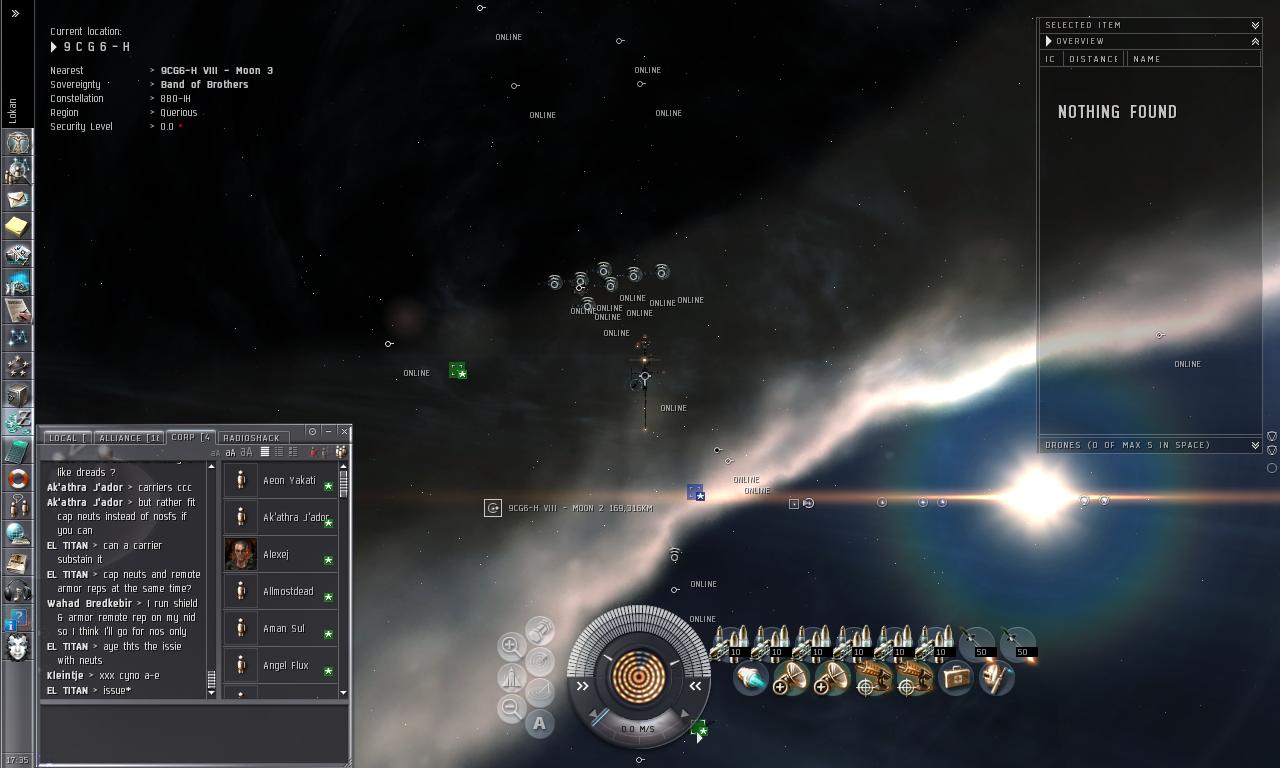This screenshot has width=1280, height=768.
Task: Toggle the autopilot A button
Action: pyautogui.click(x=540, y=723)
